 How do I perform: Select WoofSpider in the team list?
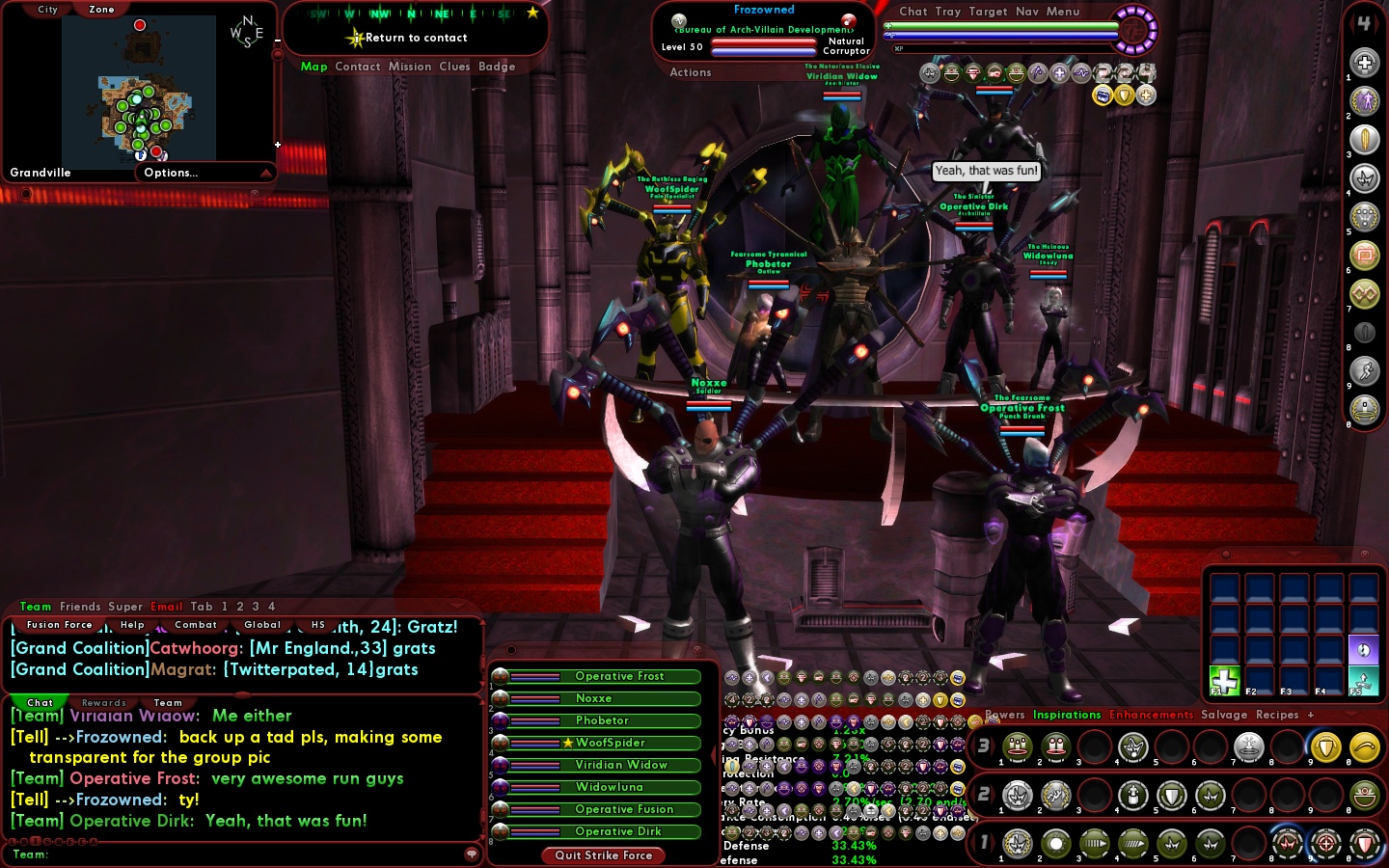click(x=611, y=744)
